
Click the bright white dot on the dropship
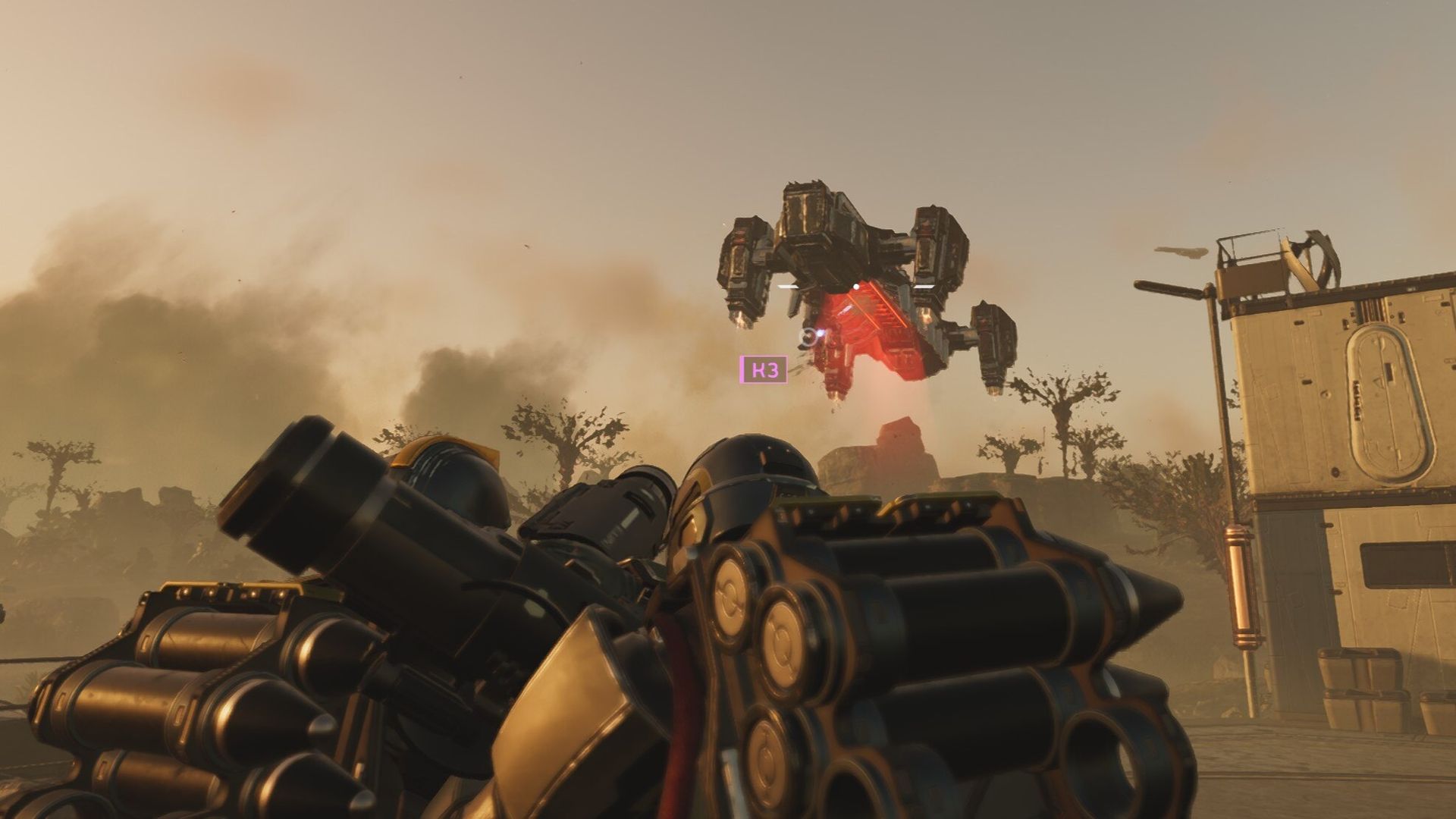(x=856, y=287)
